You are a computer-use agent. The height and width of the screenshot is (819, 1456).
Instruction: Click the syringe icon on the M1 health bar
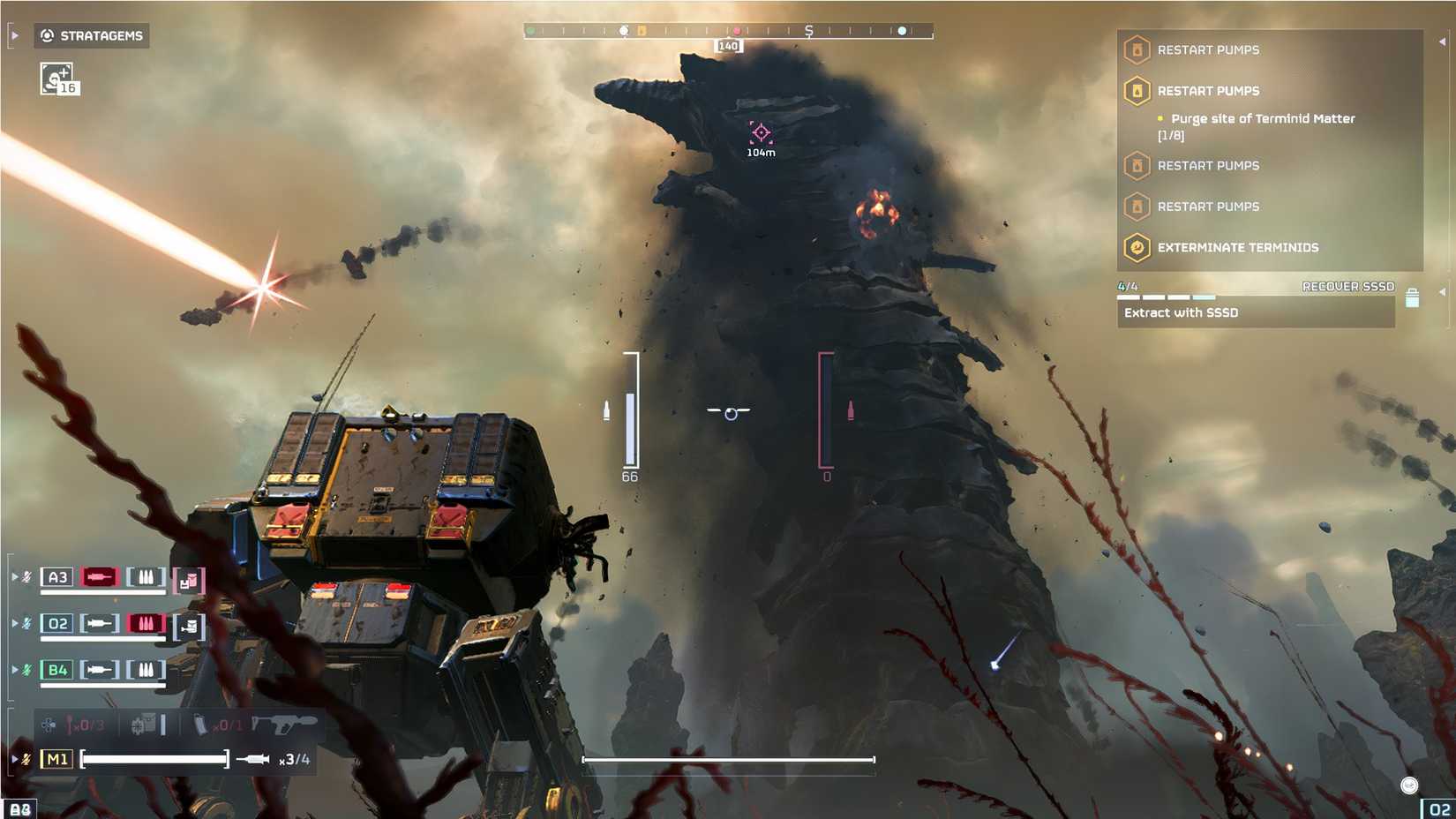pyautogui.click(x=252, y=758)
